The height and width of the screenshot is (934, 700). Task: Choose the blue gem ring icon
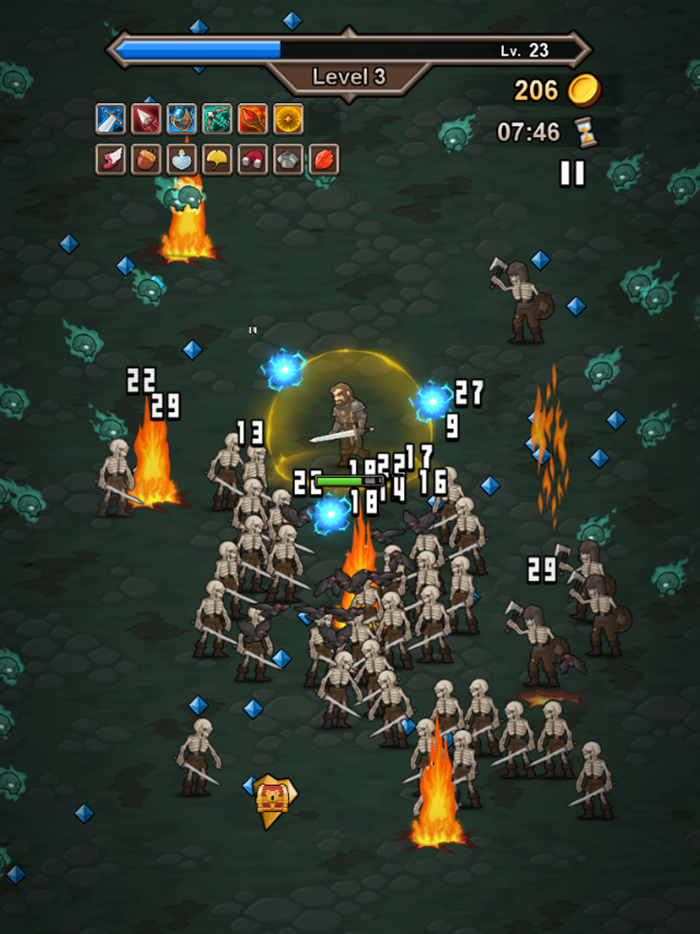182,119
